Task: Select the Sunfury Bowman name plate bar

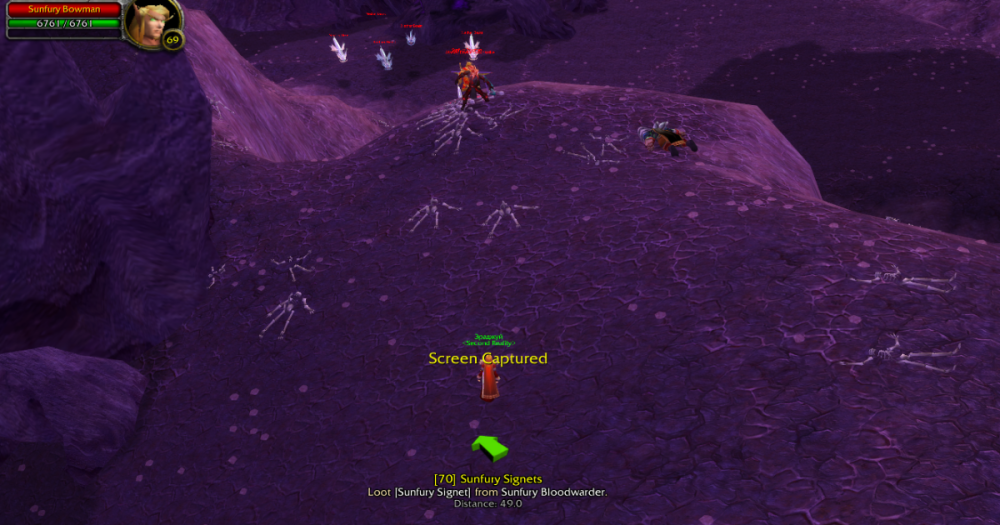Action: pos(64,9)
